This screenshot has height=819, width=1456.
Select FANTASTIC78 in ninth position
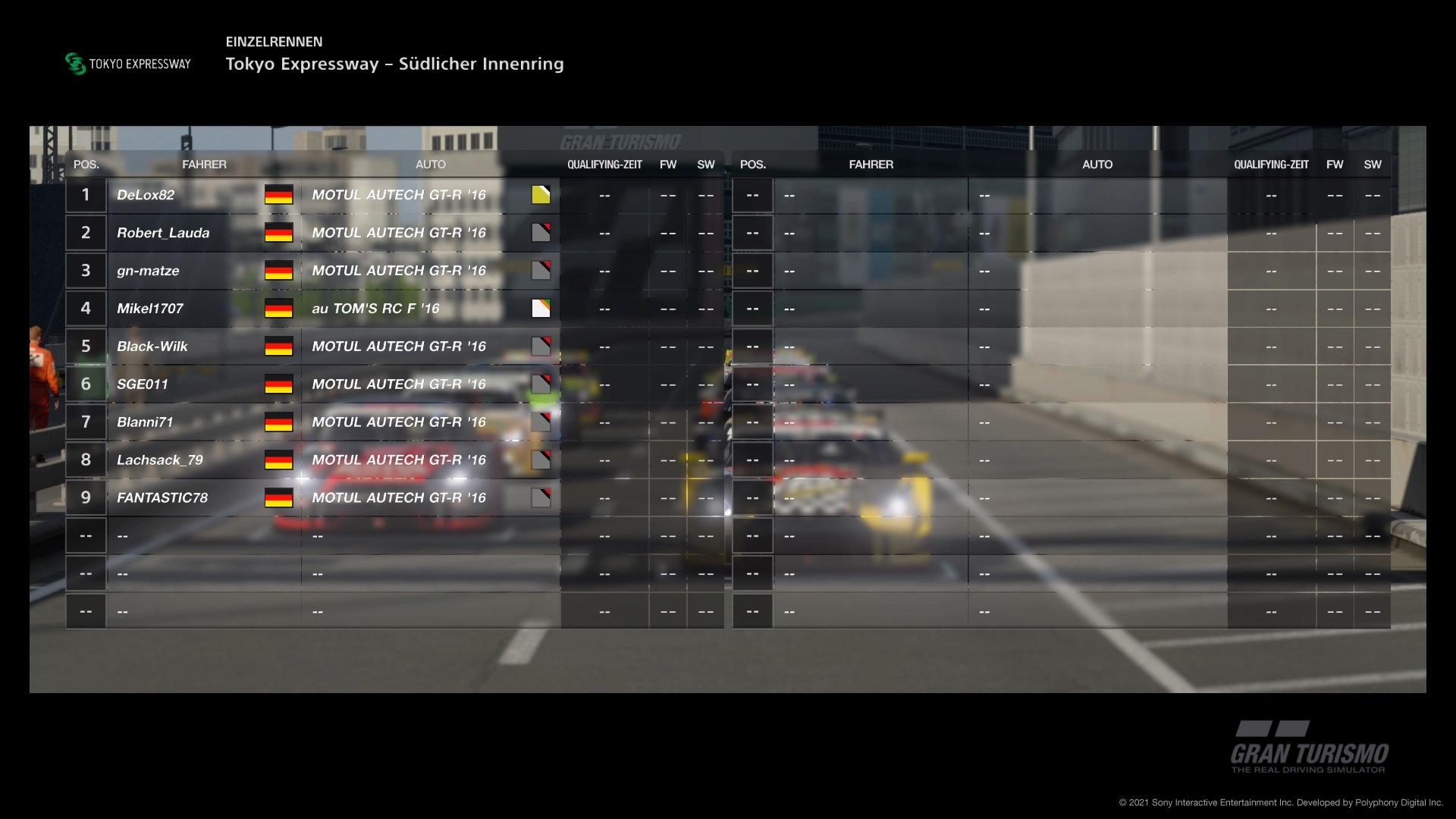coord(162,498)
